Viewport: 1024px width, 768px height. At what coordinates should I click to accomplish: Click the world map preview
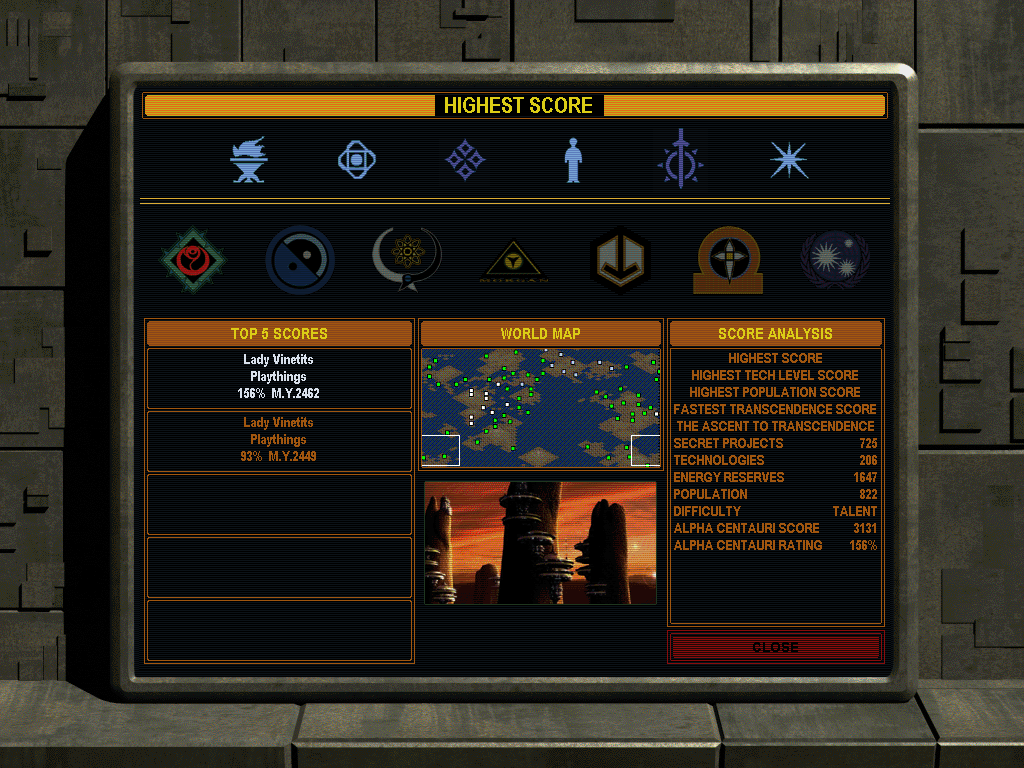click(540, 408)
